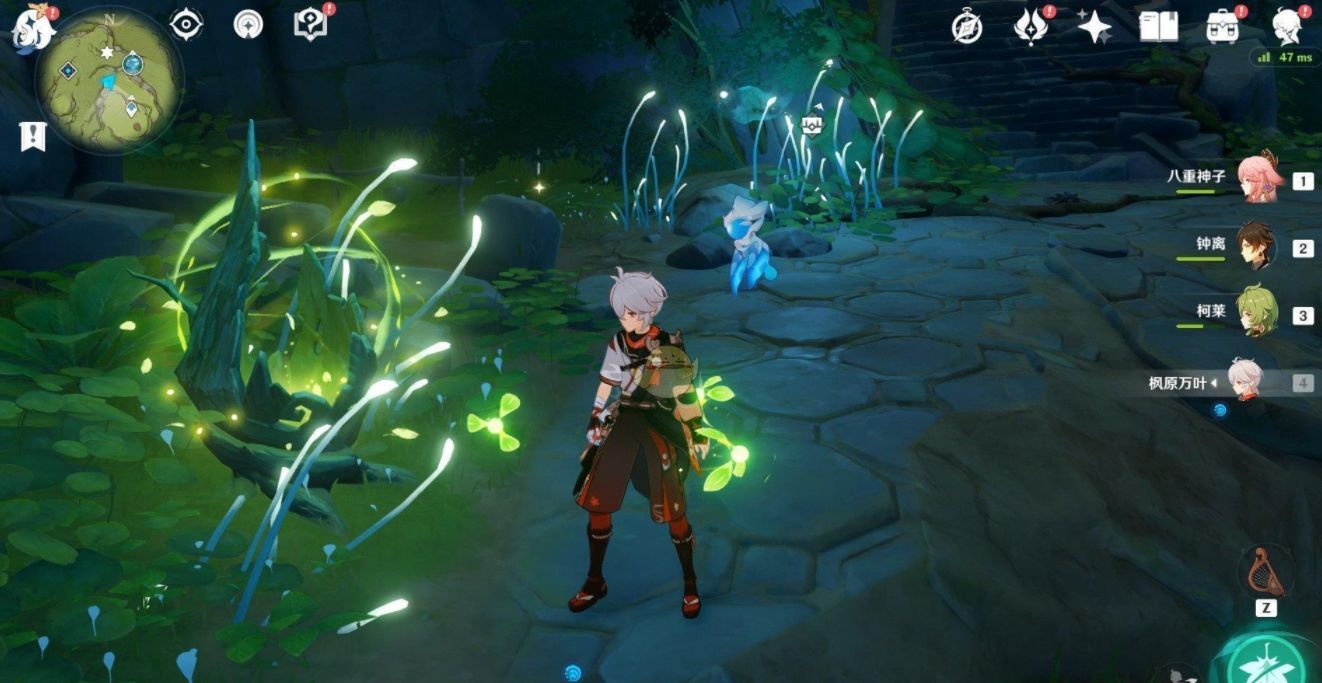Open the compass events icon
Image resolution: width=1322 pixels, height=683 pixels.
pos(967,27)
